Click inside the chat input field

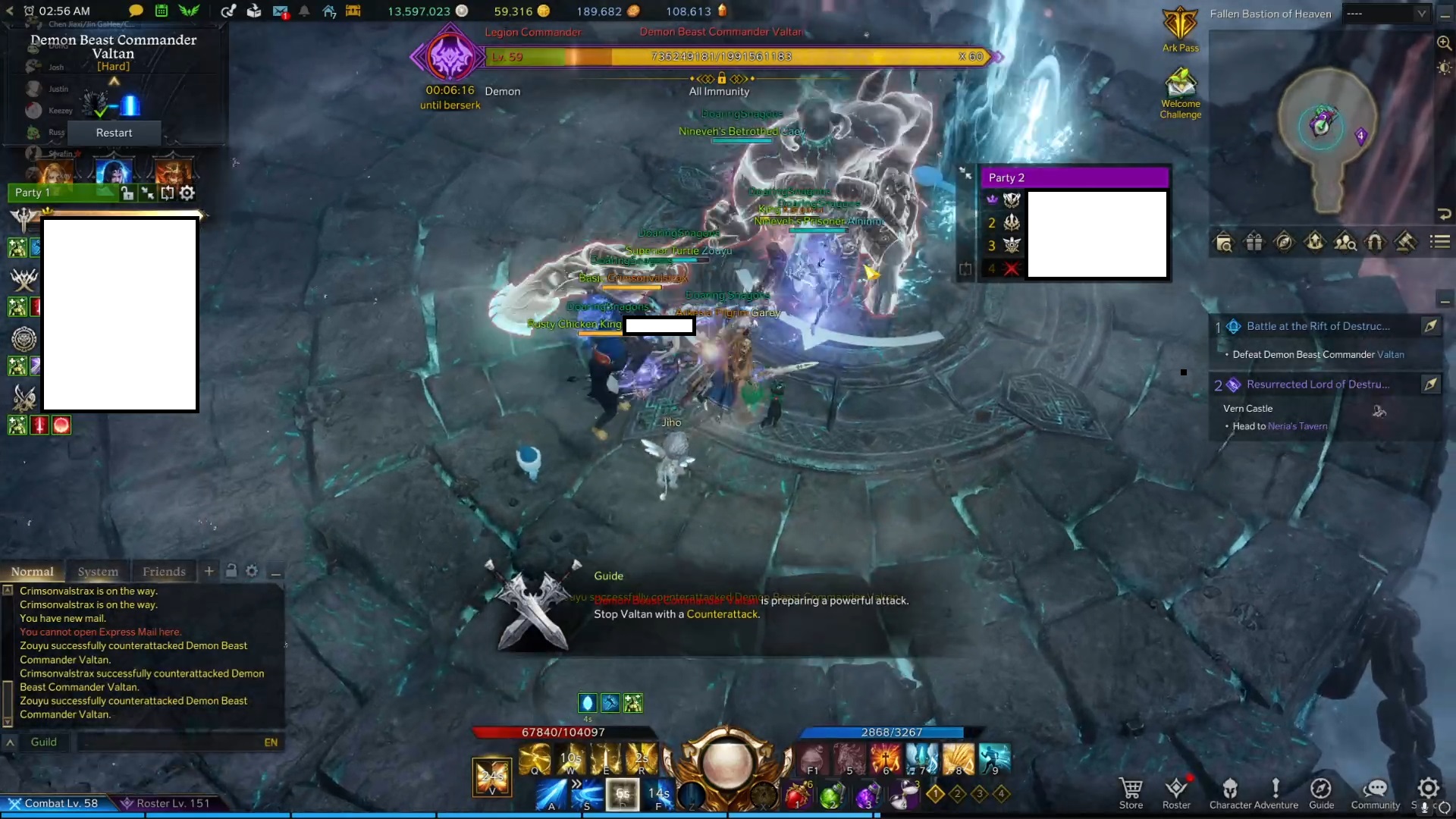click(x=180, y=742)
